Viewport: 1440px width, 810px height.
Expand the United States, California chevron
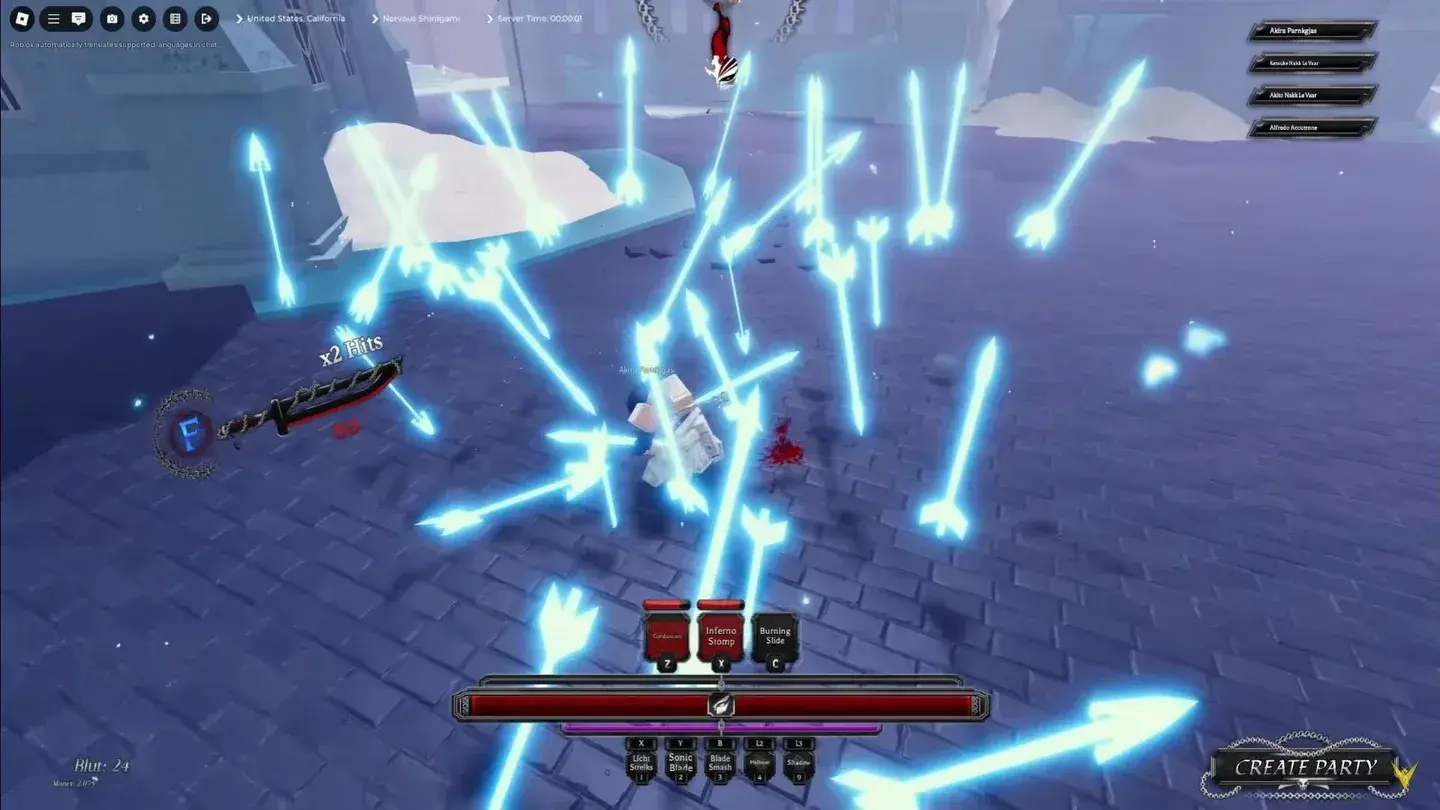239,18
